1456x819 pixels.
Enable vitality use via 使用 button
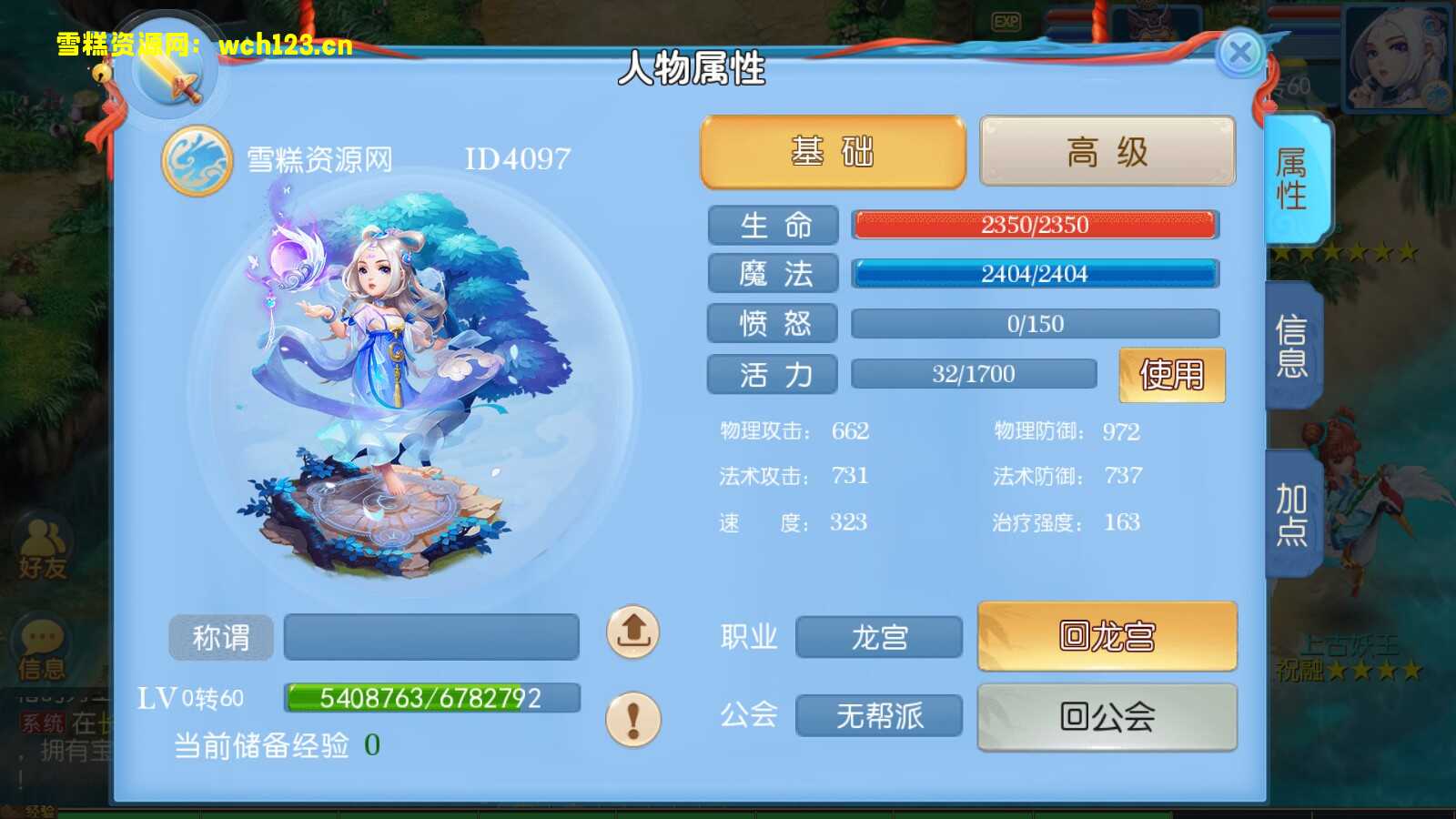pyautogui.click(x=1171, y=373)
